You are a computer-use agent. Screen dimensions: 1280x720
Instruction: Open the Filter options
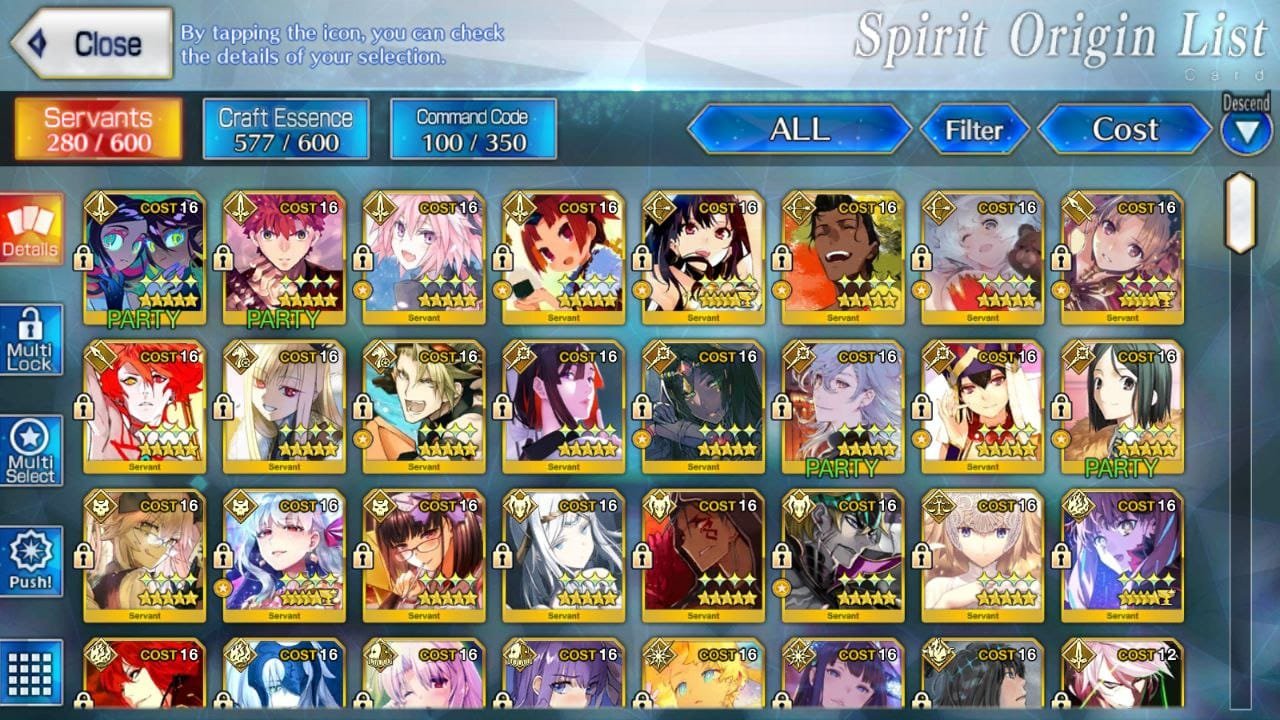coord(974,130)
